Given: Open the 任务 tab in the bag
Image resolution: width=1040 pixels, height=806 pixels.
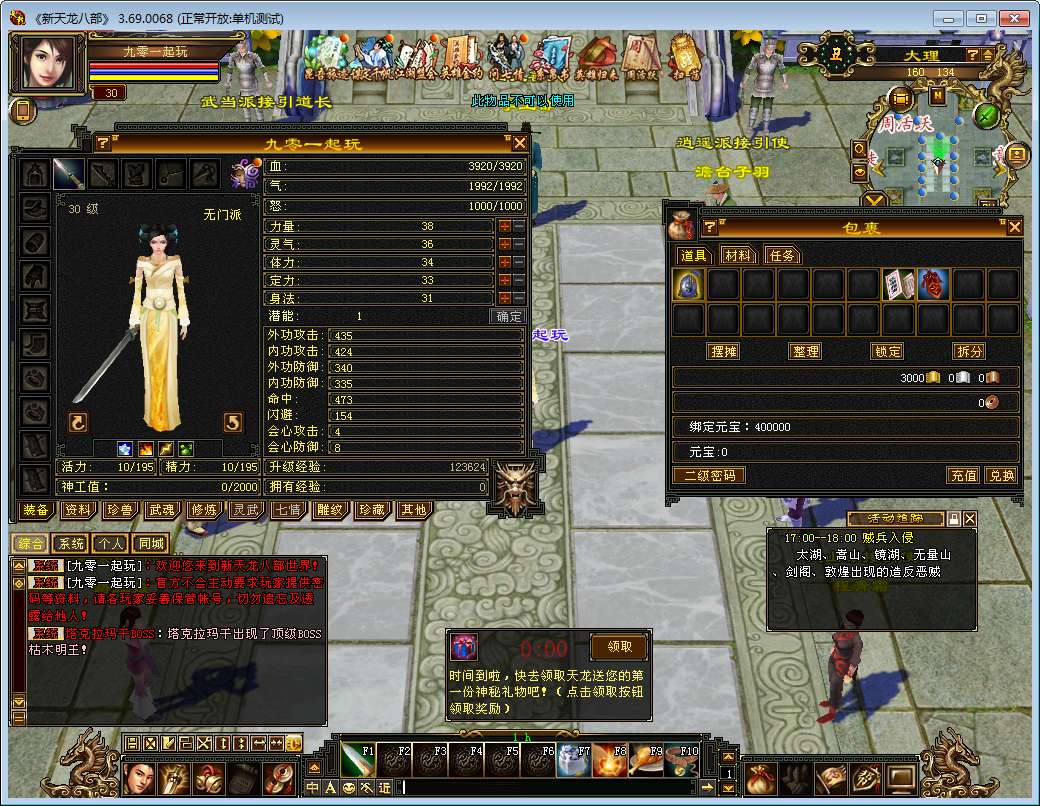Looking at the screenshot, I should [x=783, y=256].
